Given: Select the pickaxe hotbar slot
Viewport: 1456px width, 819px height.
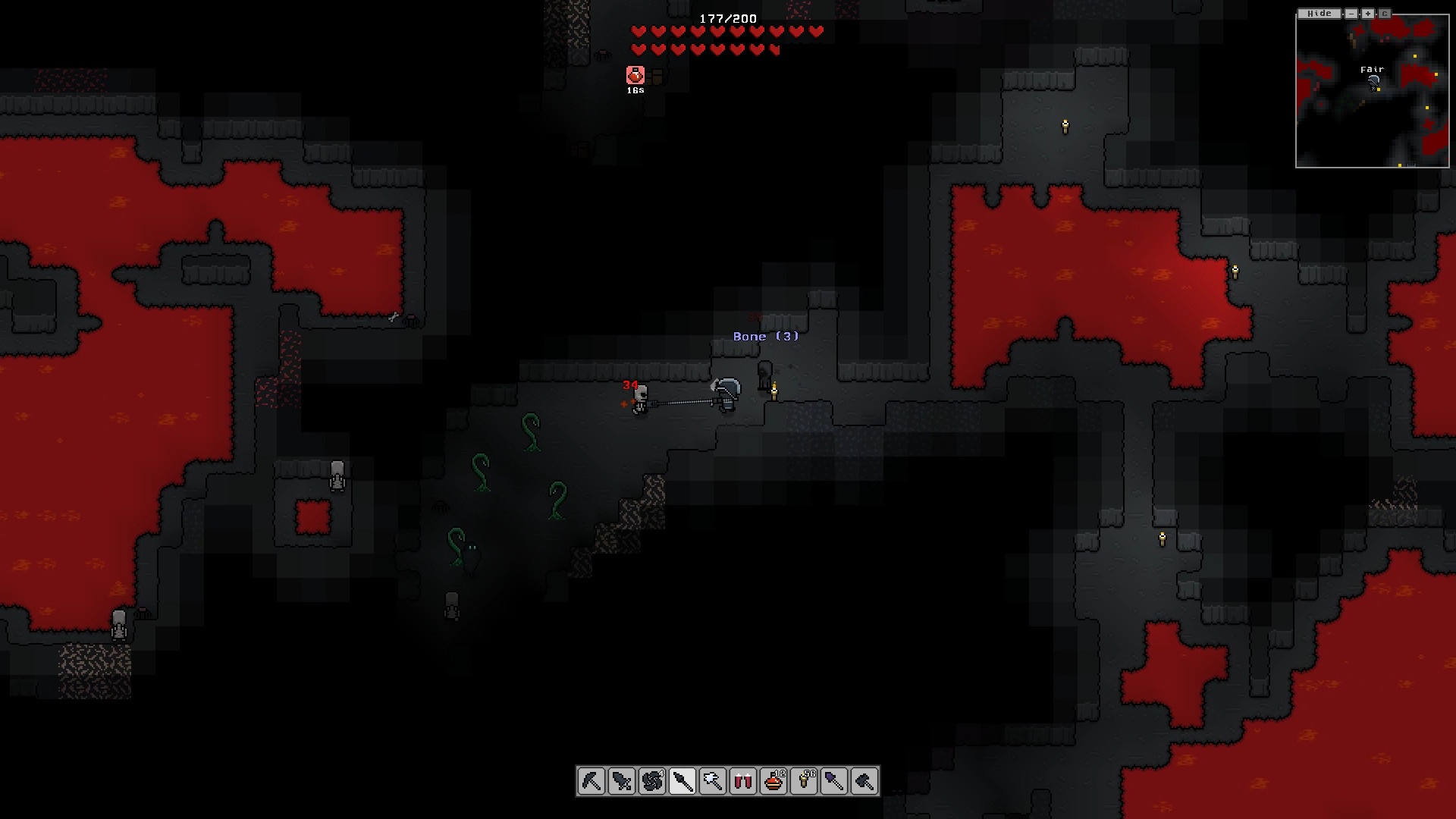Looking at the screenshot, I should tap(591, 781).
